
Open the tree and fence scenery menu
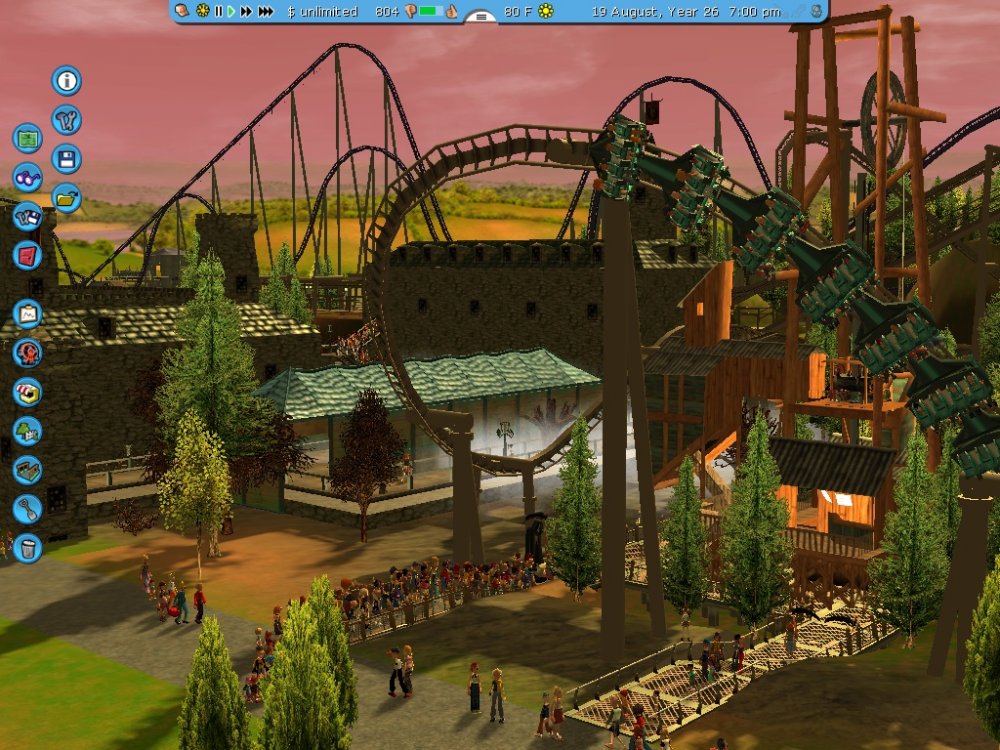coord(27,430)
